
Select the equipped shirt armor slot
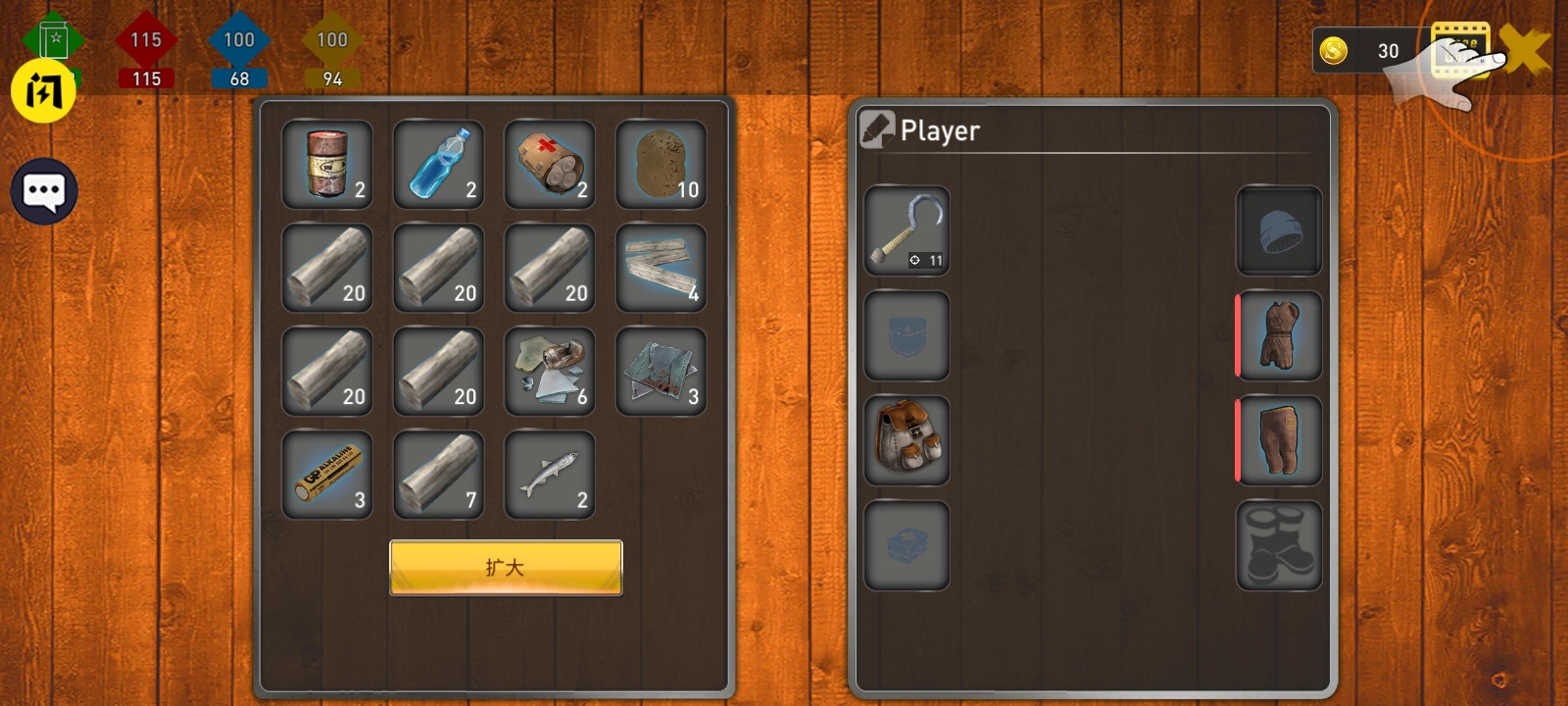1279,335
